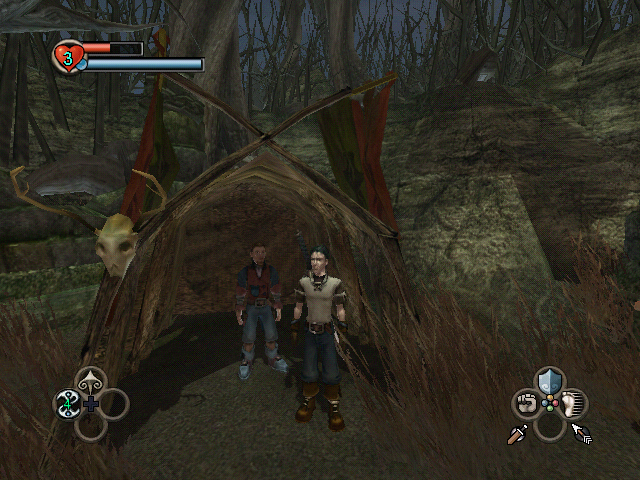The image size is (640, 480).
Task: Activate the fist attack action icon
Action: pyautogui.click(x=526, y=404)
